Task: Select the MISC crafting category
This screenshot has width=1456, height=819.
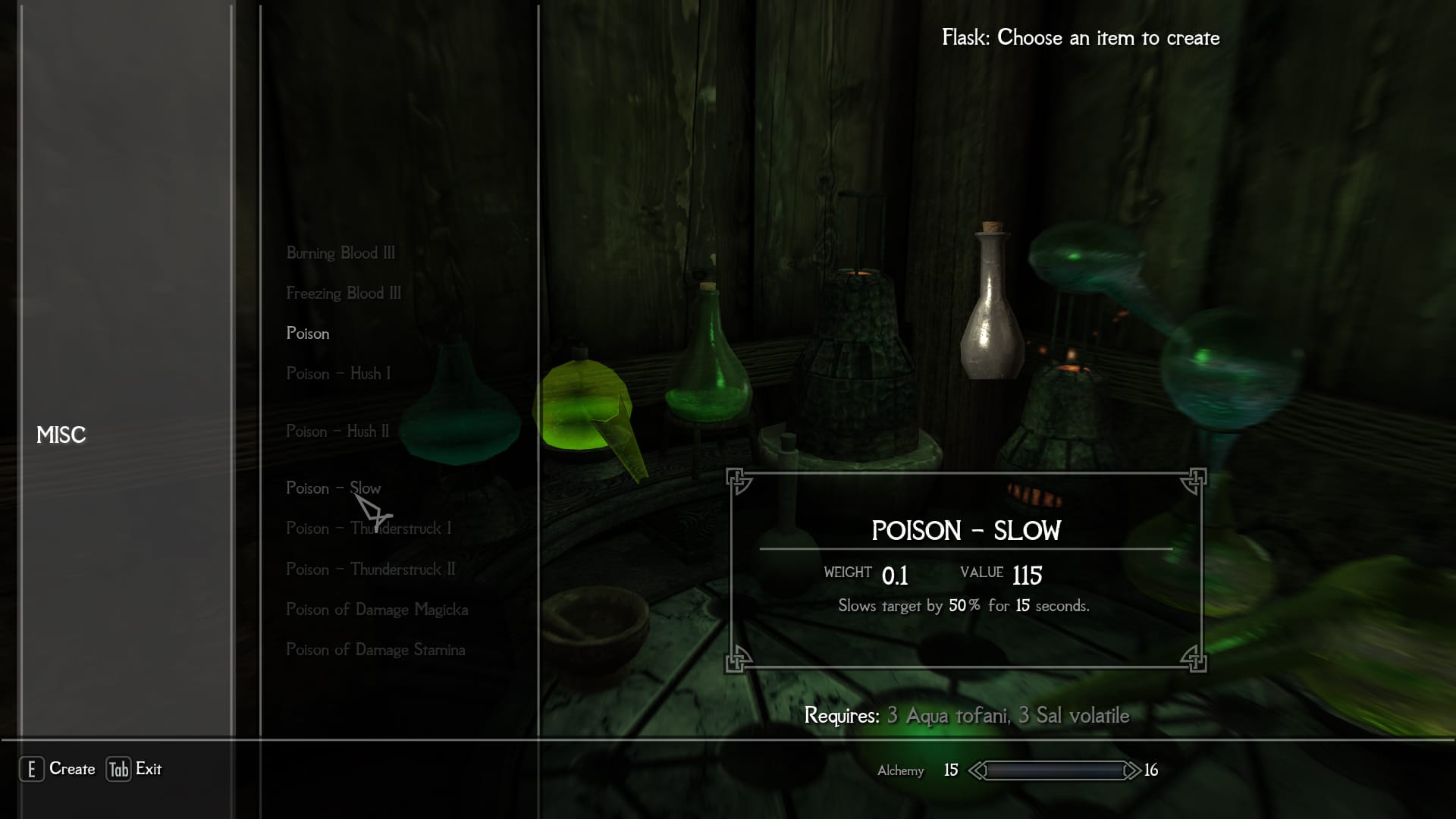Action: pos(61,435)
